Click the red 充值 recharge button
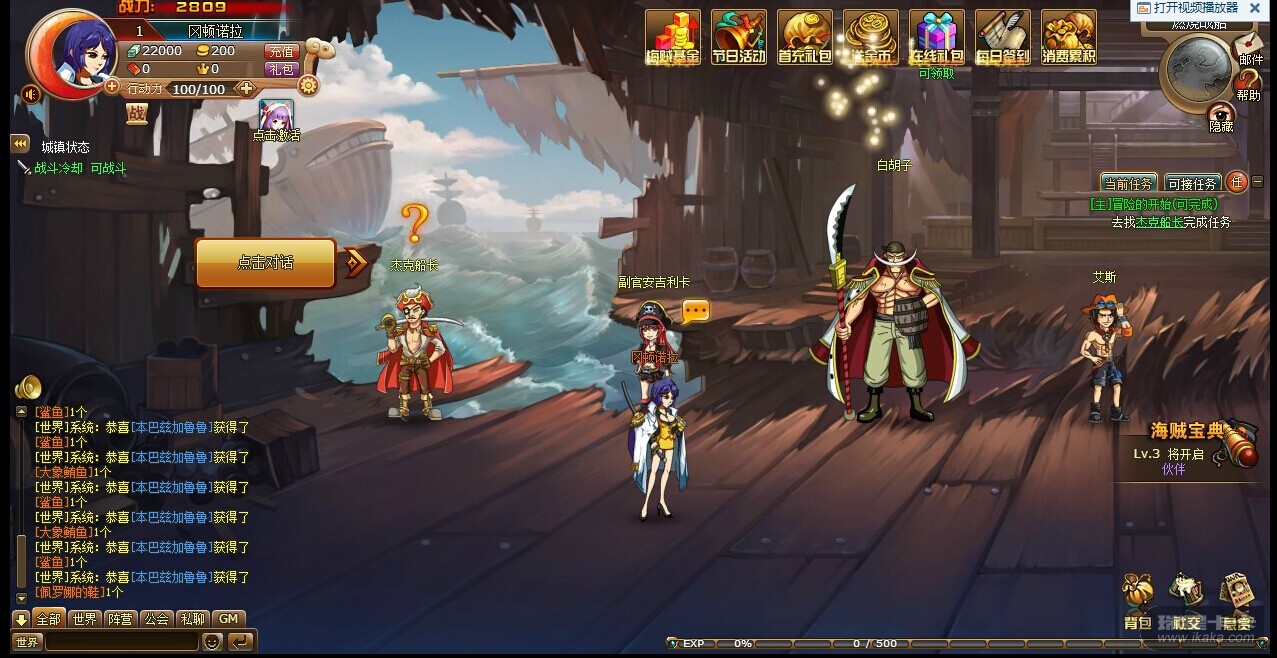 pos(281,51)
